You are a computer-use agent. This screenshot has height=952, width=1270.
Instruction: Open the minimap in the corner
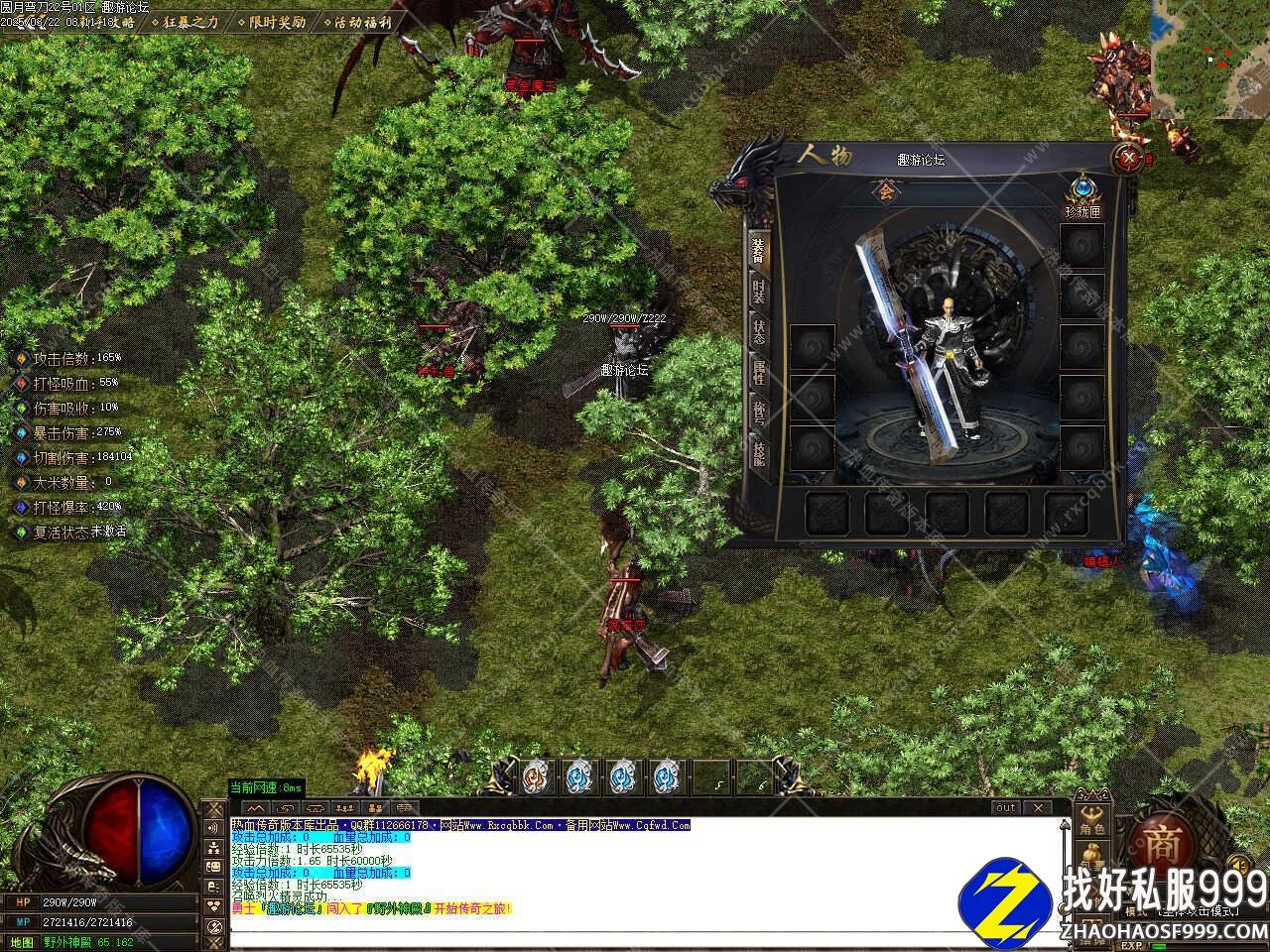click(x=1209, y=58)
